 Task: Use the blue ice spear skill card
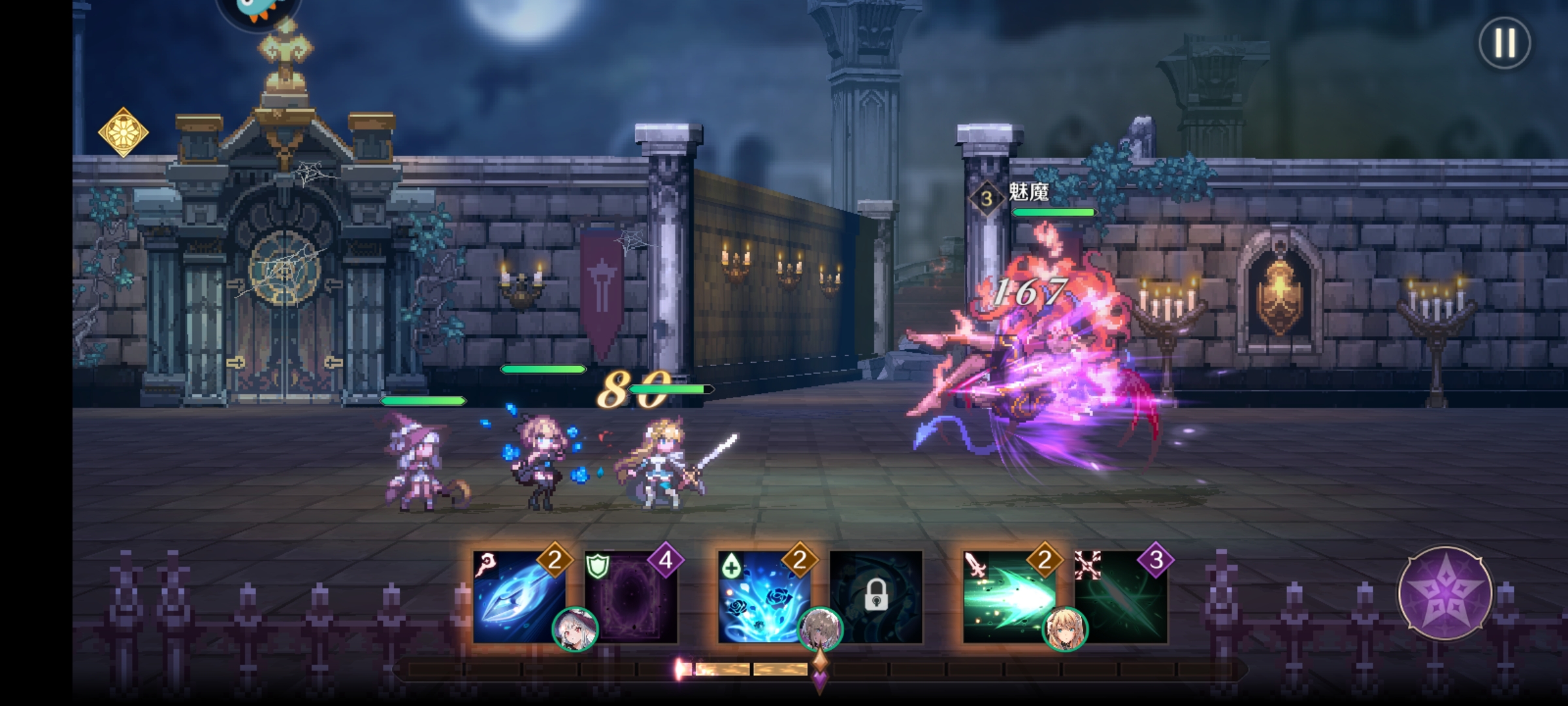[519, 596]
